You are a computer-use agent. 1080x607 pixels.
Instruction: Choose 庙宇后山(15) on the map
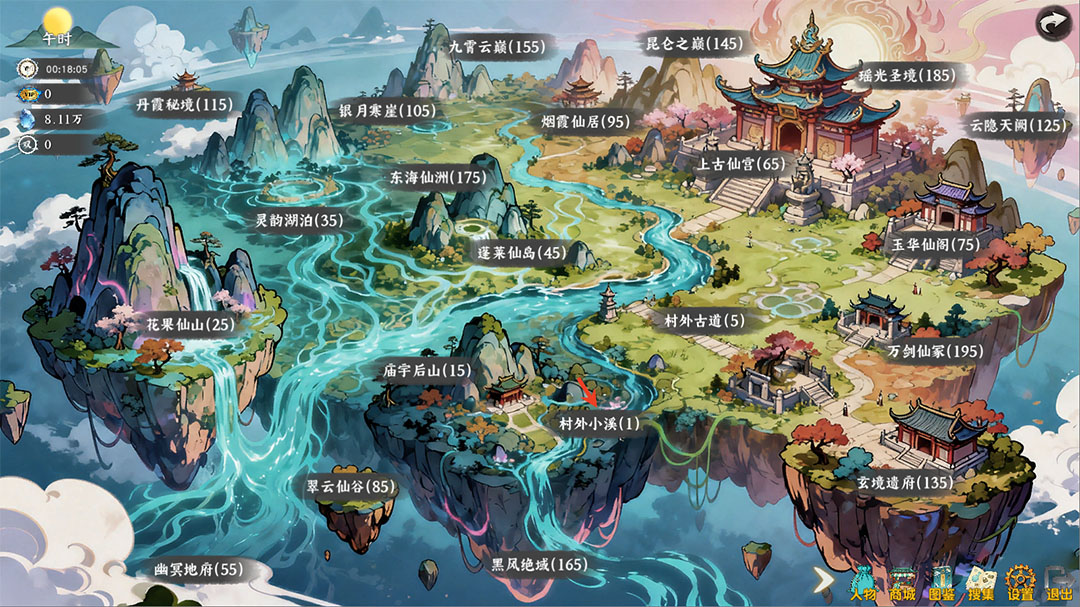pyautogui.click(x=426, y=370)
